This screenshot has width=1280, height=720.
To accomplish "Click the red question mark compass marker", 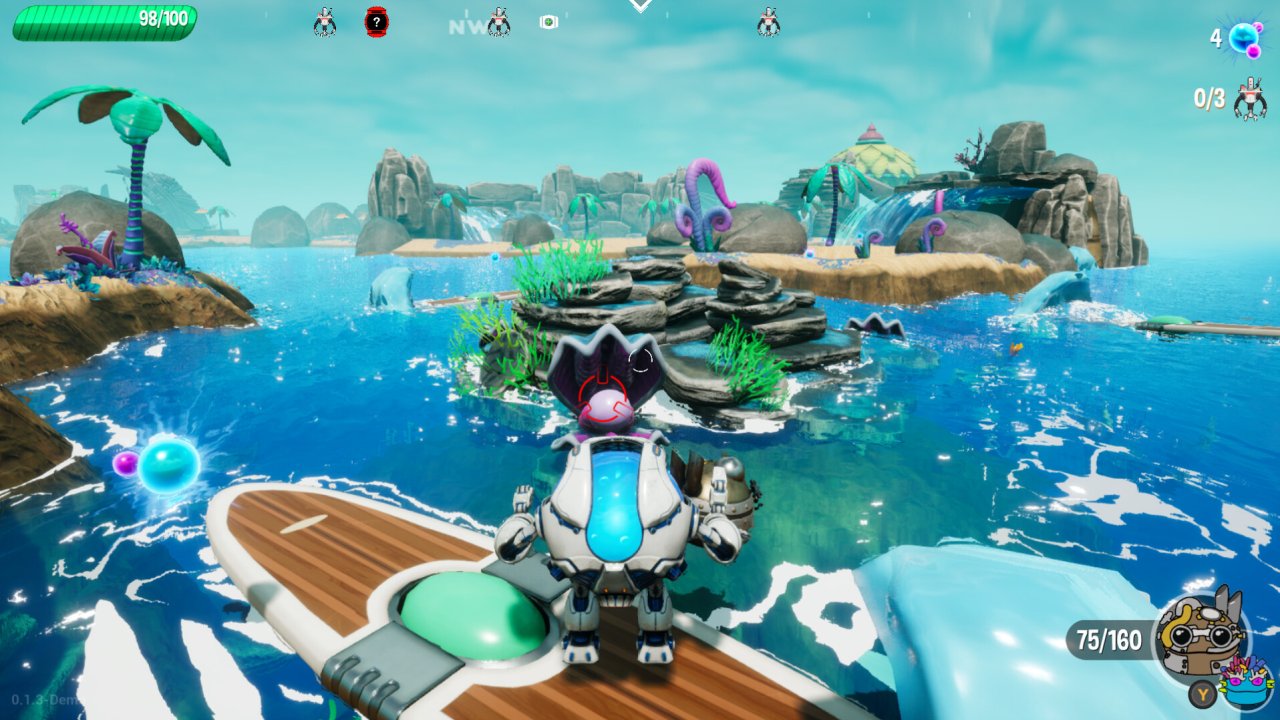I will 376,21.
